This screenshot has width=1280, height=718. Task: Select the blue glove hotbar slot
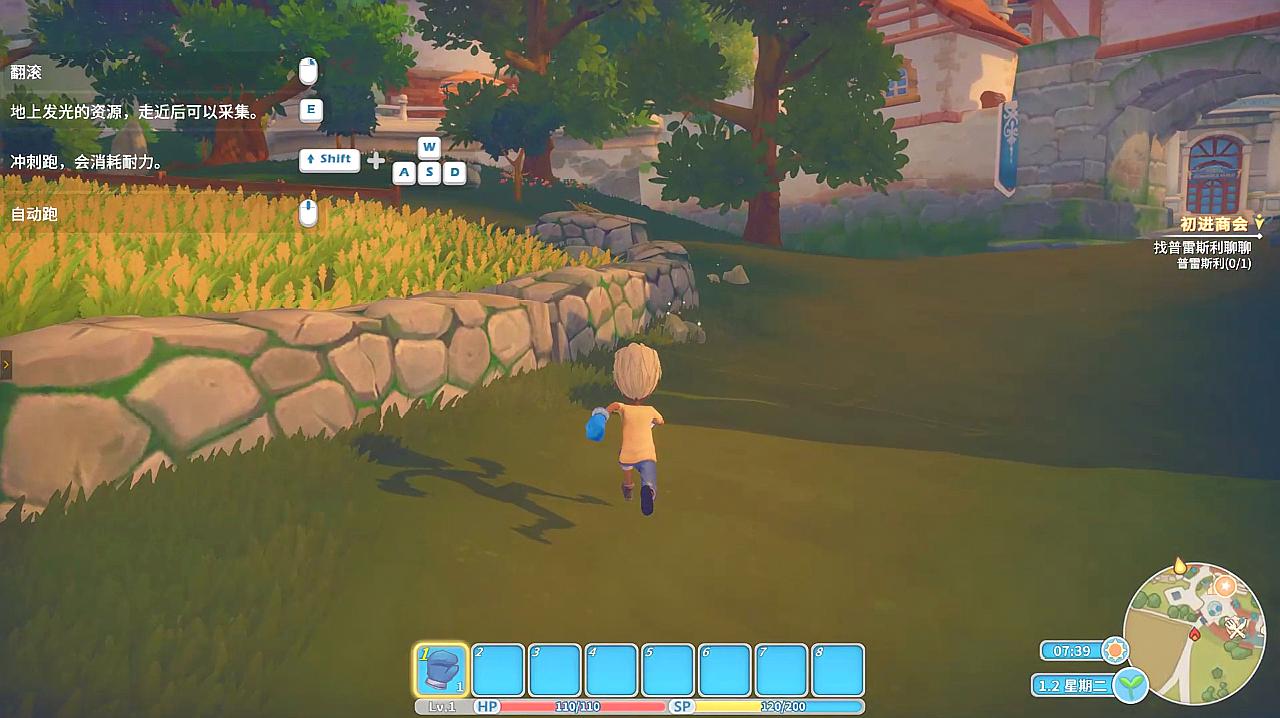(441, 669)
